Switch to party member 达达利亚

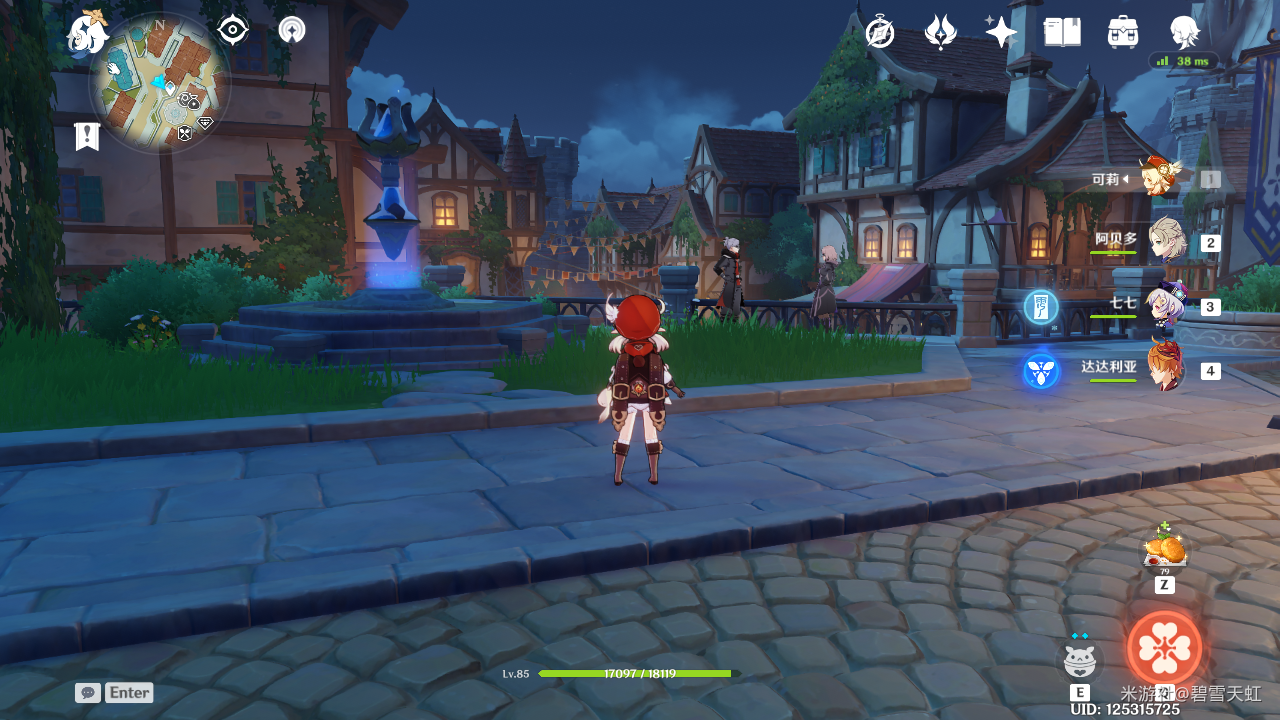(1166, 369)
